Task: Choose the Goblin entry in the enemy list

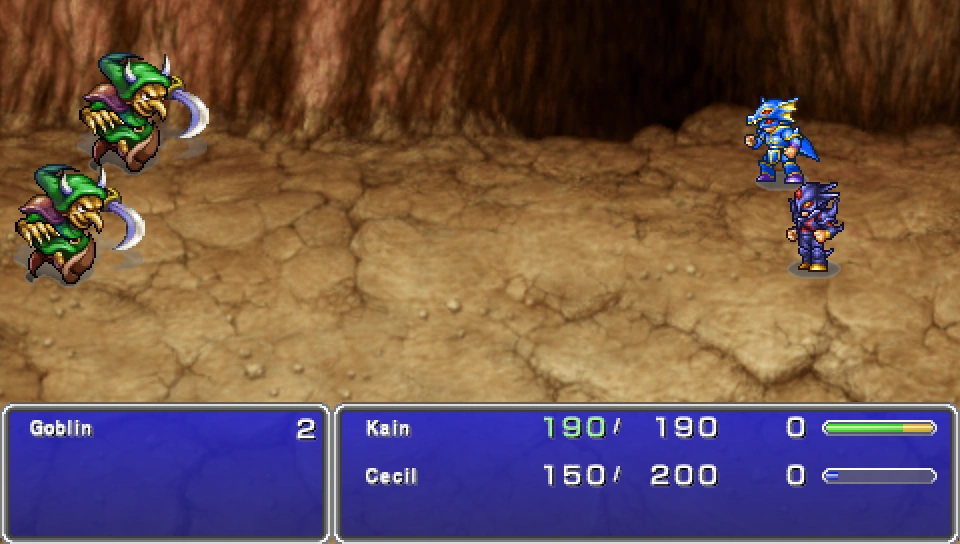Action: coord(61,429)
